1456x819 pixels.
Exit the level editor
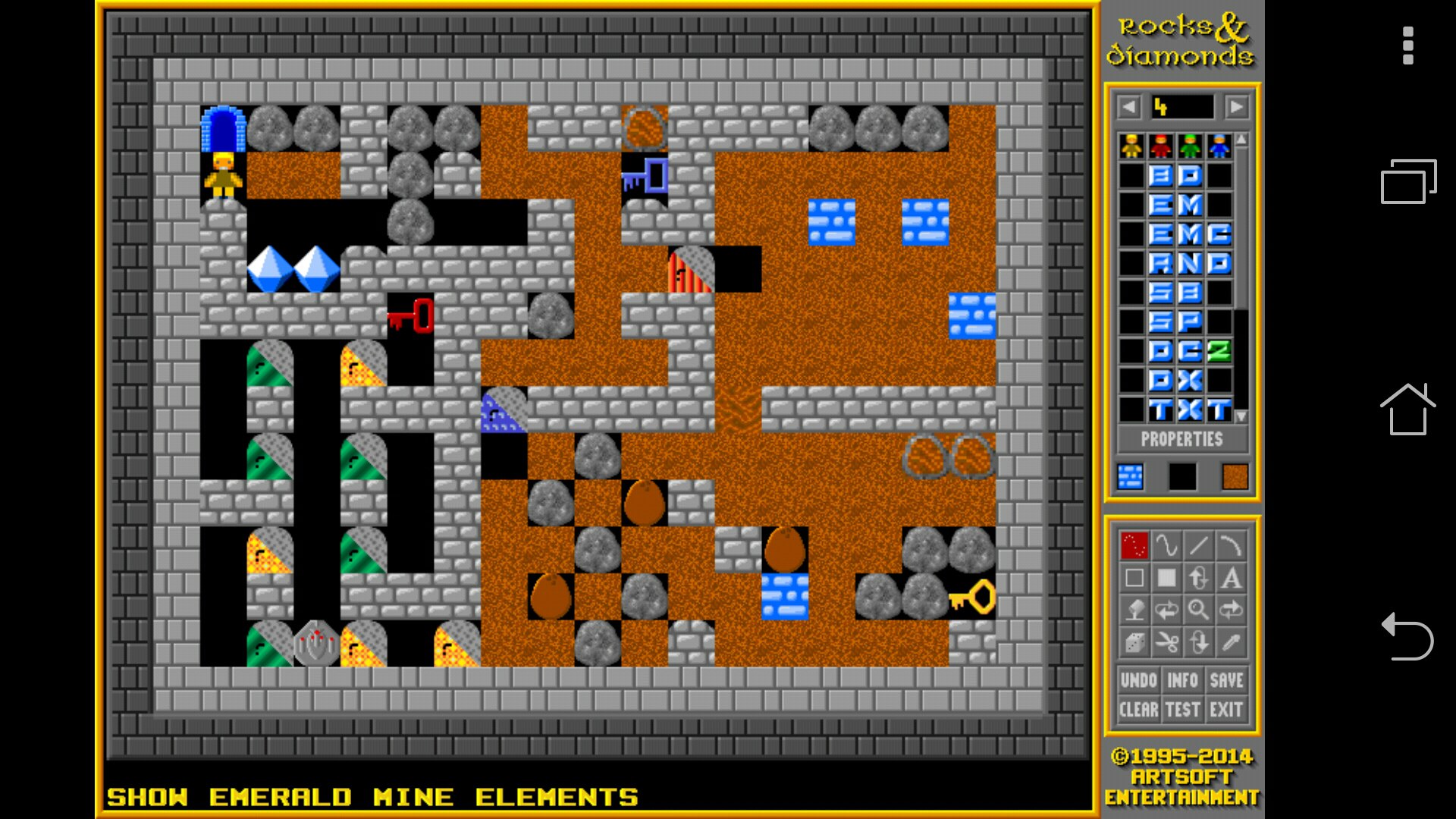pos(1226,710)
